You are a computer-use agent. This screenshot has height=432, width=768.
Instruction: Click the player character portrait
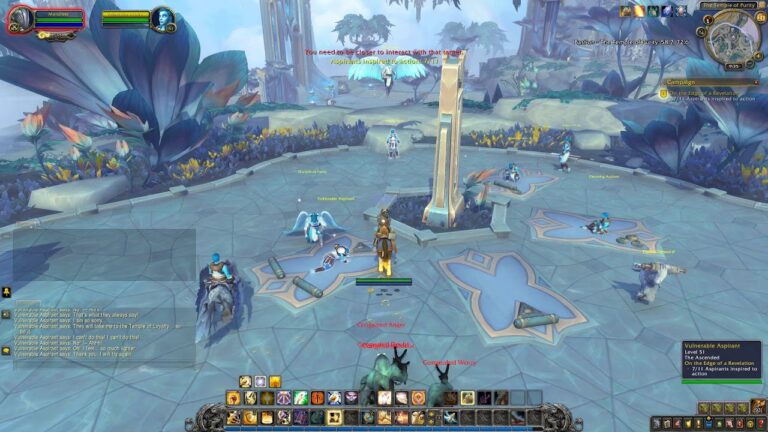(20, 20)
